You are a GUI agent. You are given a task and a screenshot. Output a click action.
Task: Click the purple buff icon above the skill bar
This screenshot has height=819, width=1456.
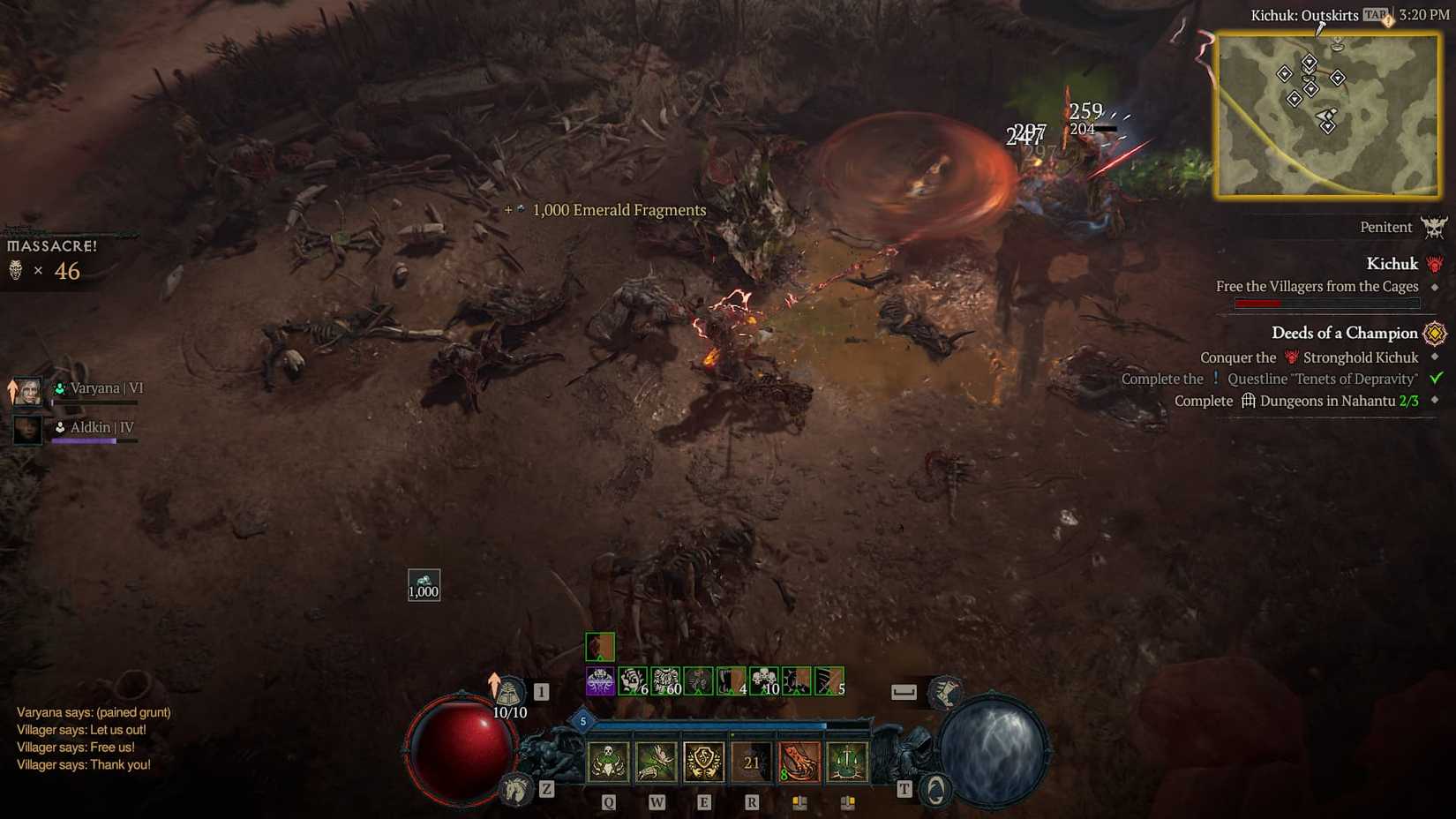[x=600, y=680]
